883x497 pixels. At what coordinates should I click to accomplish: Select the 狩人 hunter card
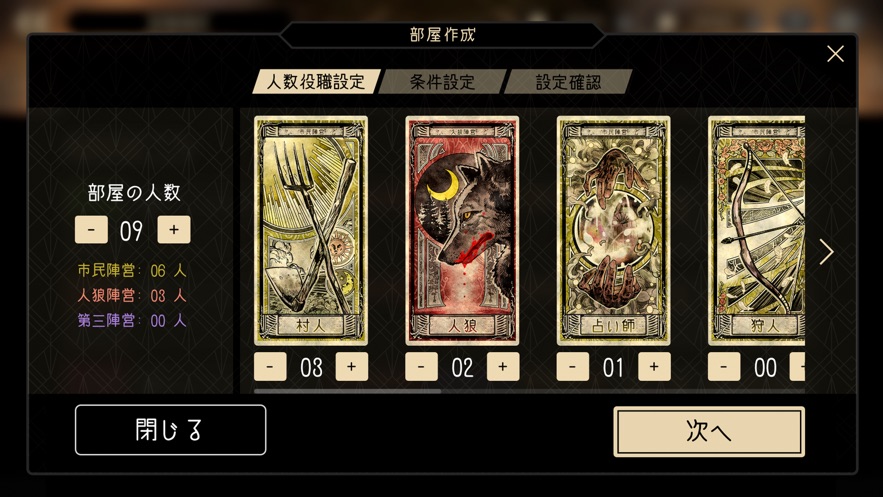757,230
